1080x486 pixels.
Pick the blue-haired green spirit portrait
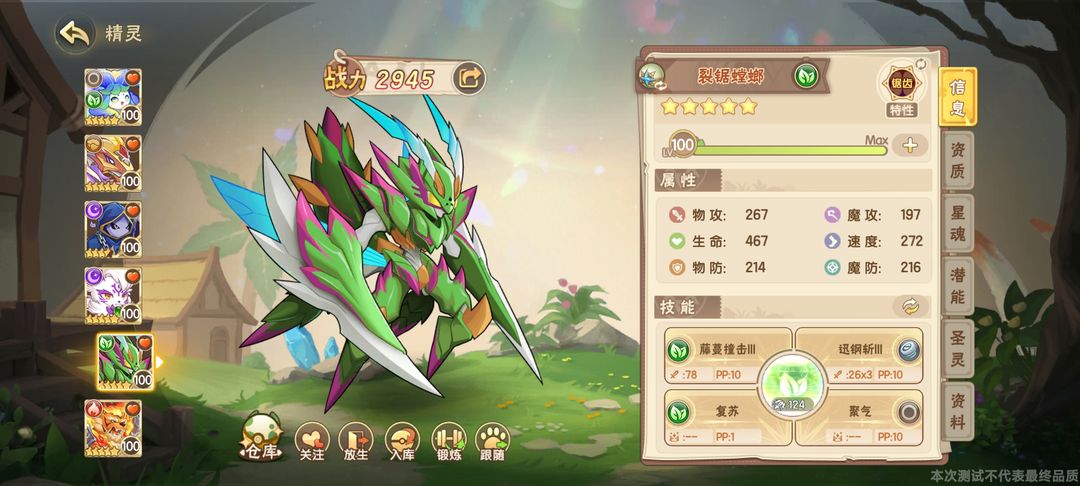(x=113, y=97)
